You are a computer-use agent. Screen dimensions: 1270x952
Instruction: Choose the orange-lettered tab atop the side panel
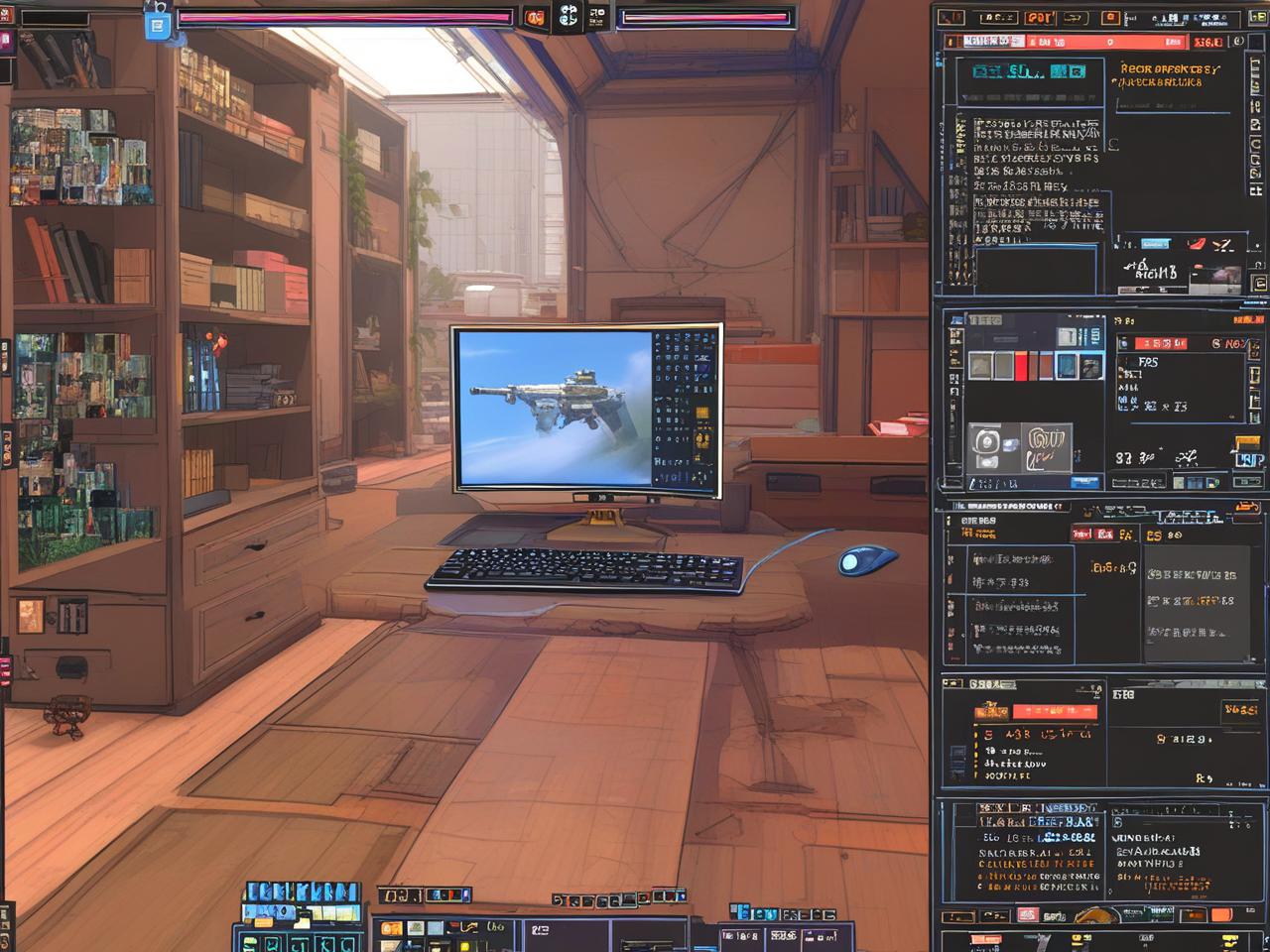1039,18
